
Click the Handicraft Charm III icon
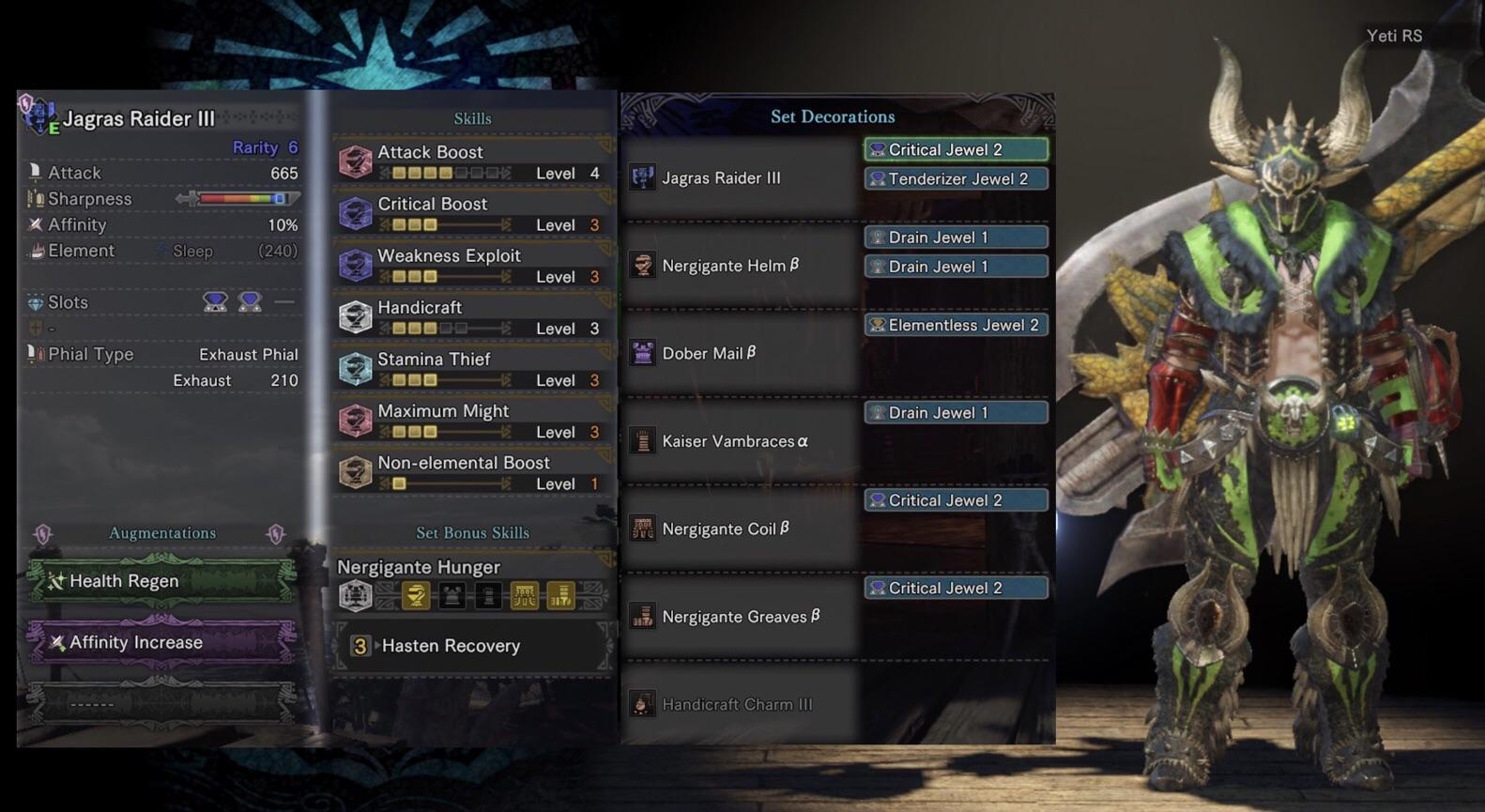642,703
